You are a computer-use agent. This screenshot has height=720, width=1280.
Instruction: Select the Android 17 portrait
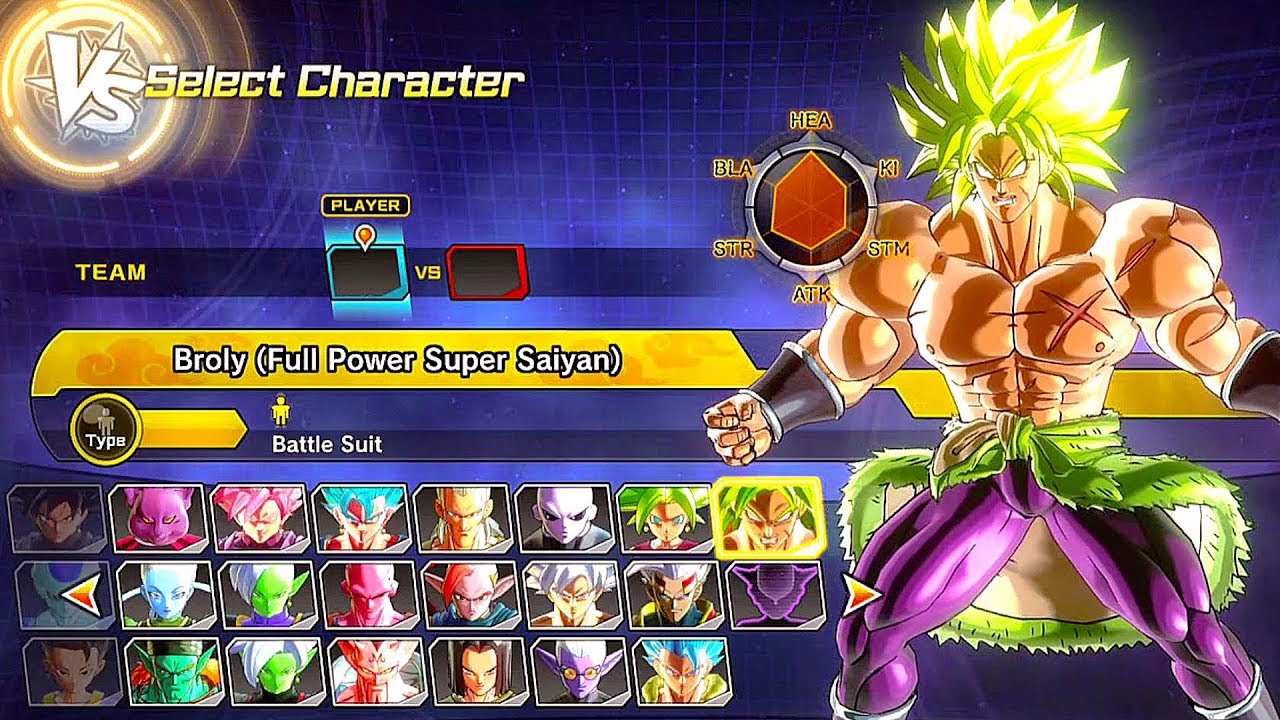pos(478,671)
